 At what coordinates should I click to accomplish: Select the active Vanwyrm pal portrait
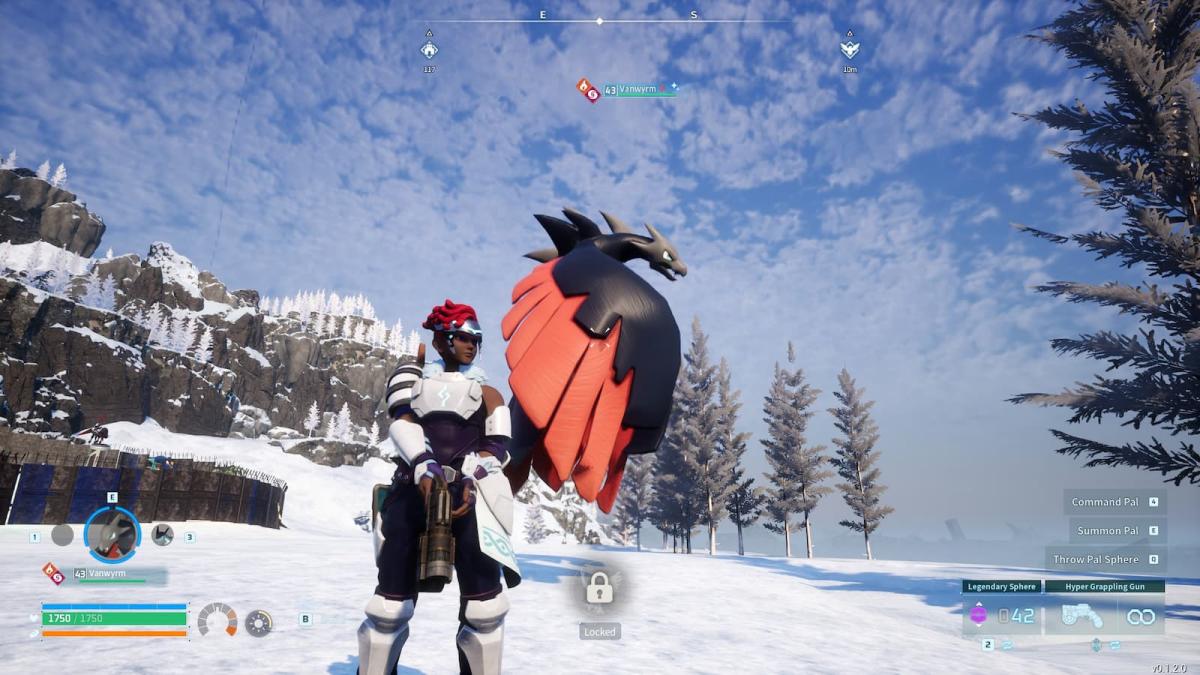(x=112, y=535)
